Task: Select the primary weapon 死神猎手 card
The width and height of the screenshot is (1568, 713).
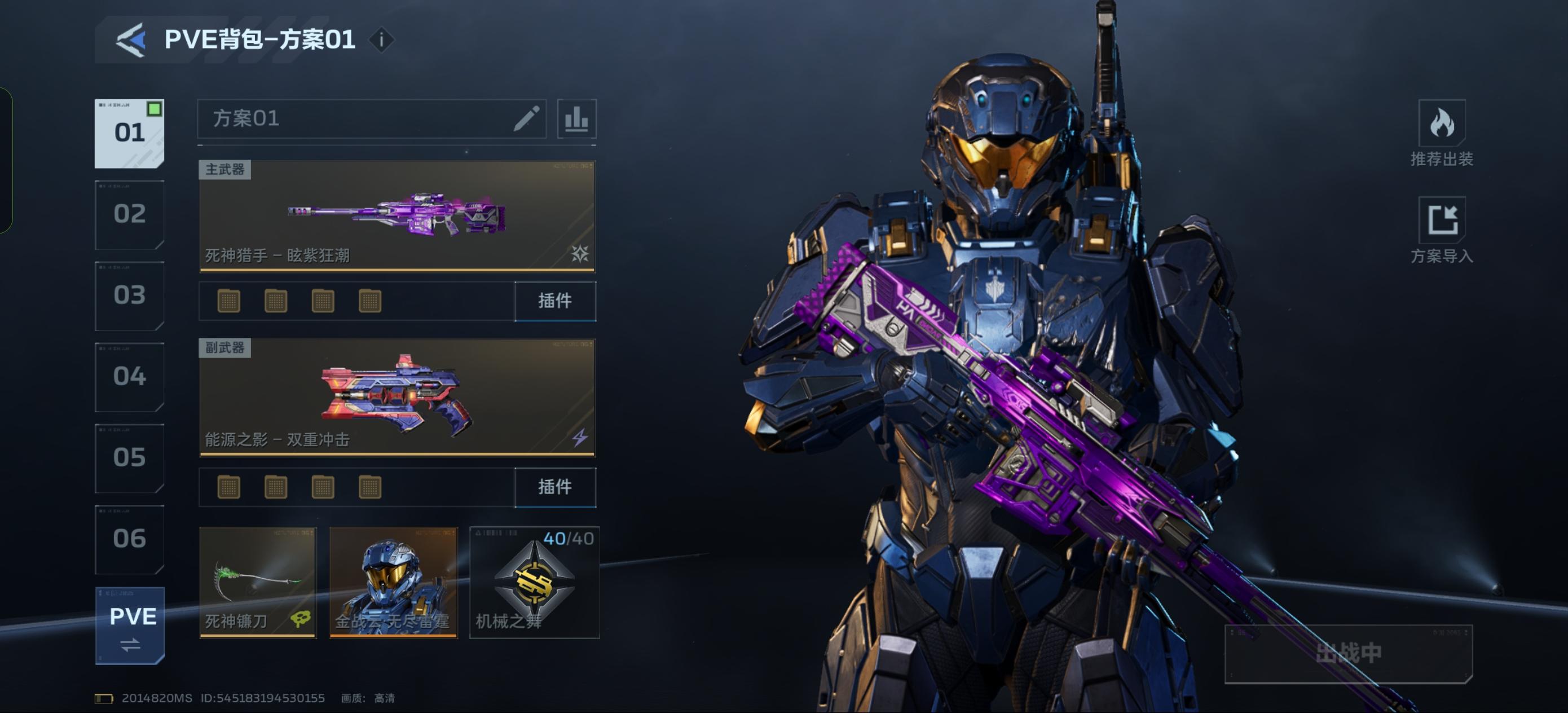Action: 397,215
